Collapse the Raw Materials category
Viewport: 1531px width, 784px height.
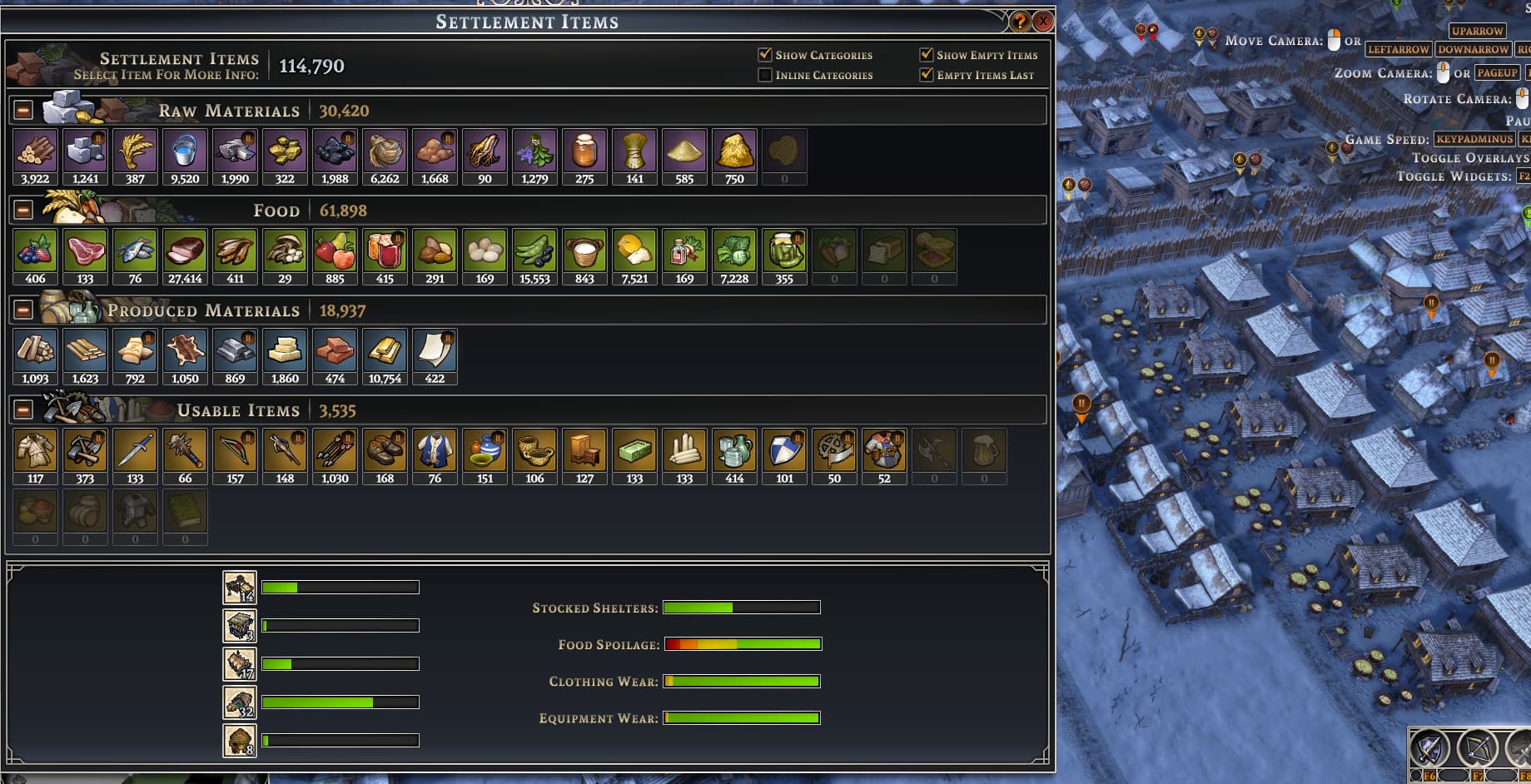[23, 111]
